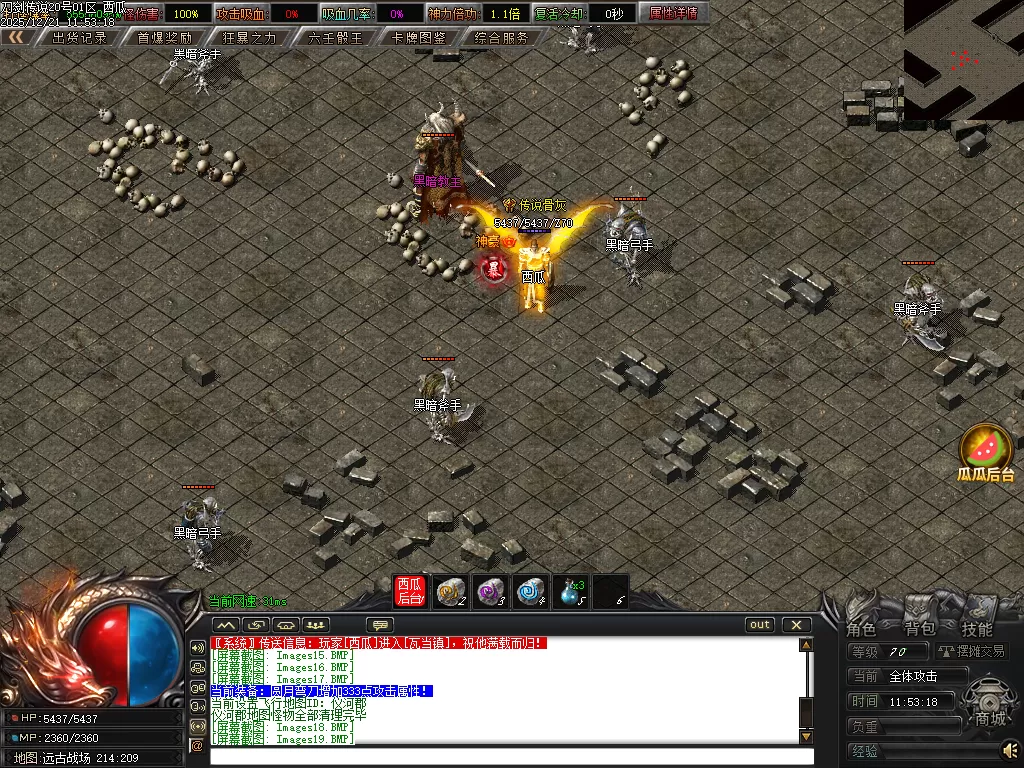
Task: Toggle the sound speaker icon
Action: pos(1010,749)
